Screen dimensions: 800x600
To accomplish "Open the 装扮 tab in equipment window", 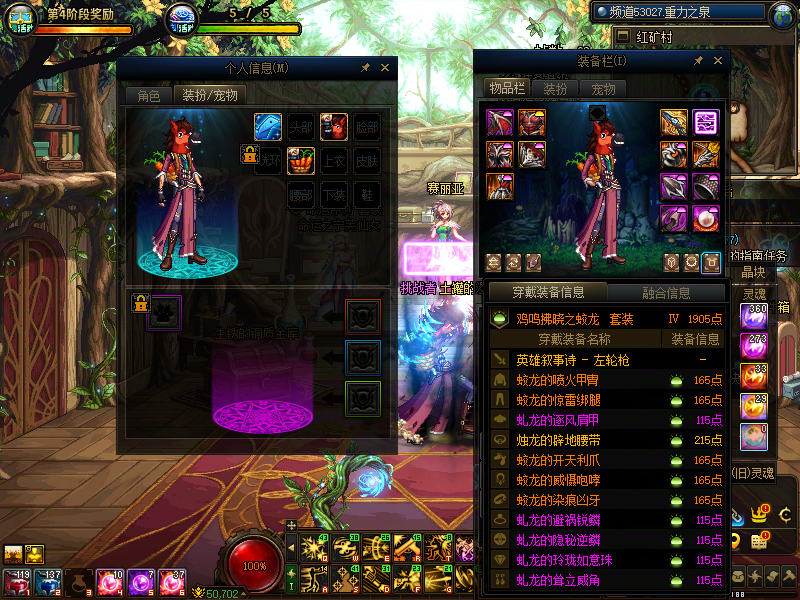I will click(x=555, y=88).
